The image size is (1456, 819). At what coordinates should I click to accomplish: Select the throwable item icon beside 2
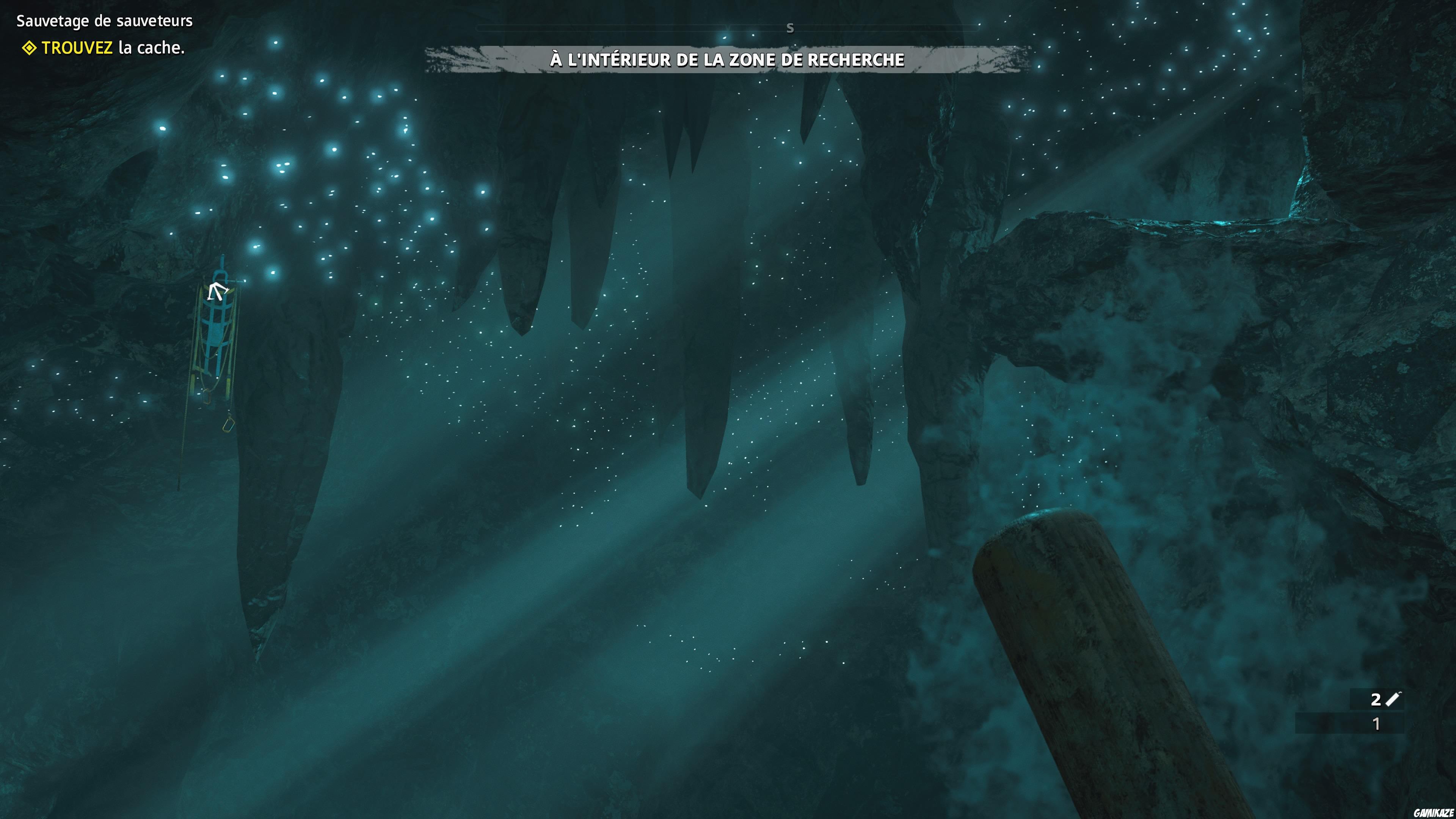click(x=1393, y=699)
